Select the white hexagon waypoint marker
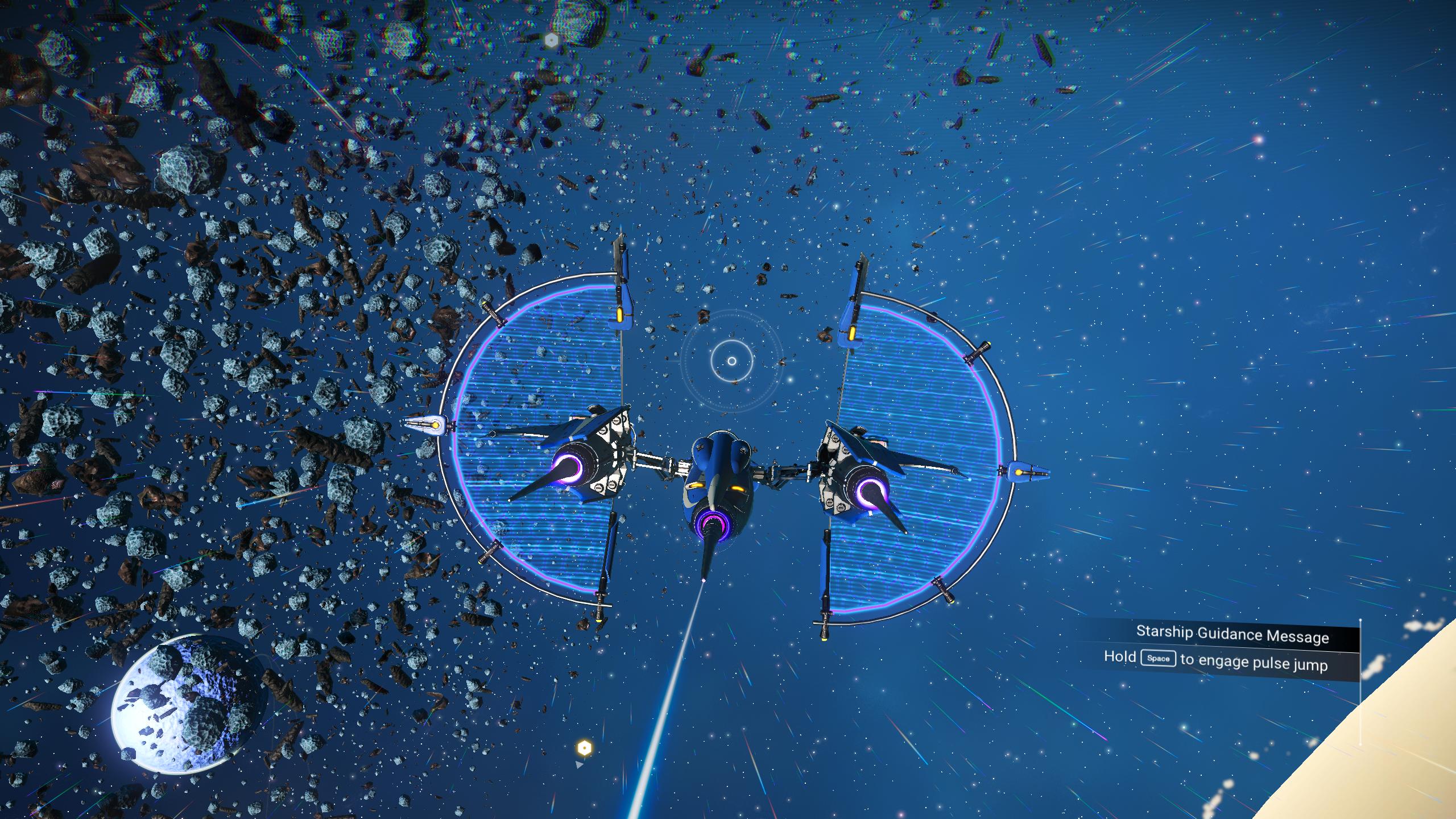1456x819 pixels. pyautogui.click(x=551, y=40)
